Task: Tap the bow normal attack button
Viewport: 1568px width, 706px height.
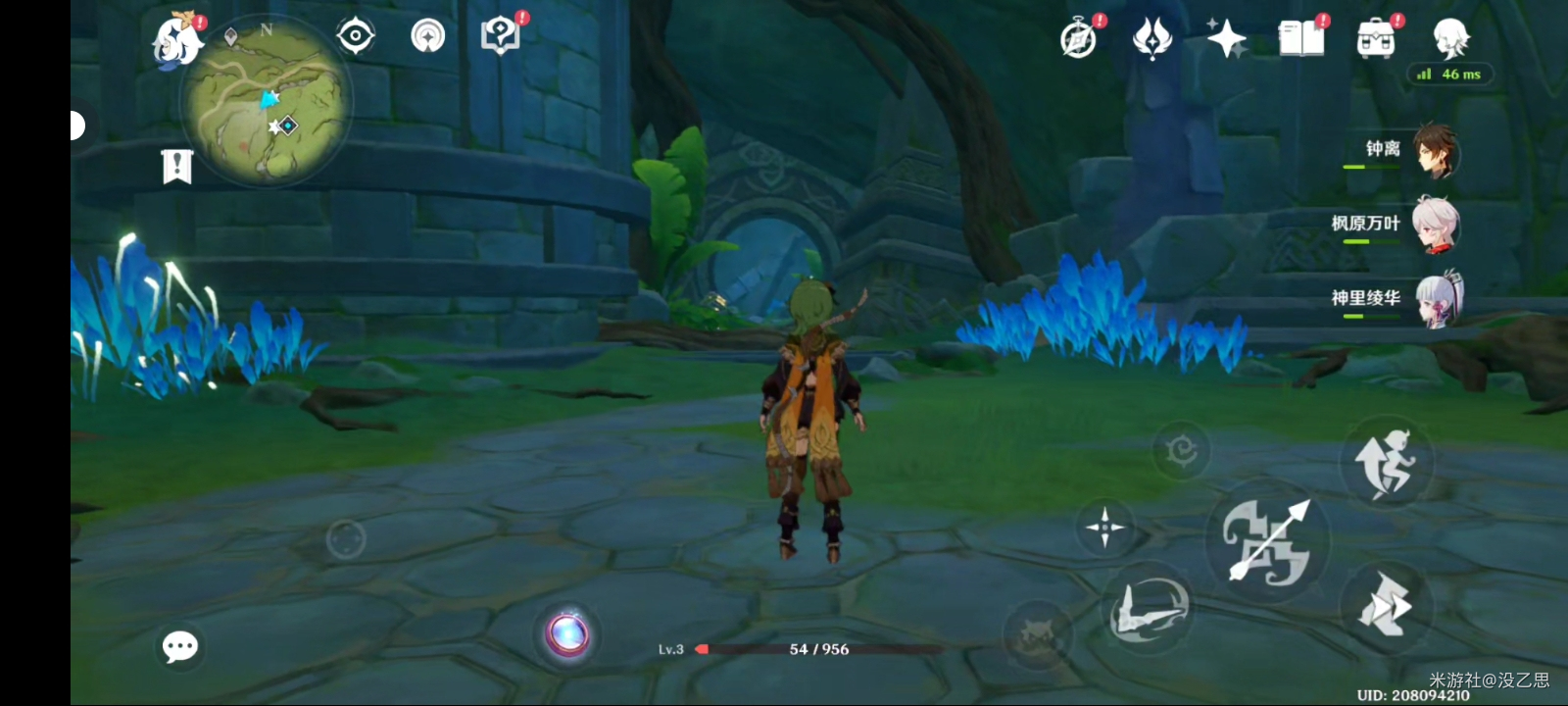Action: pos(1267,540)
